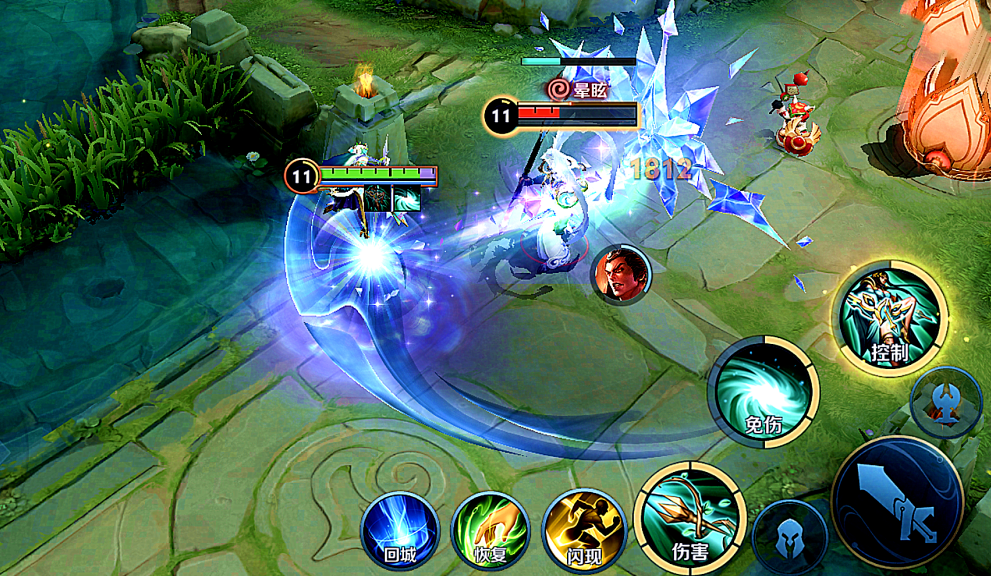Image resolution: width=991 pixels, height=576 pixels.
Task: Activate the 闪现 flash spell
Action: [584, 530]
